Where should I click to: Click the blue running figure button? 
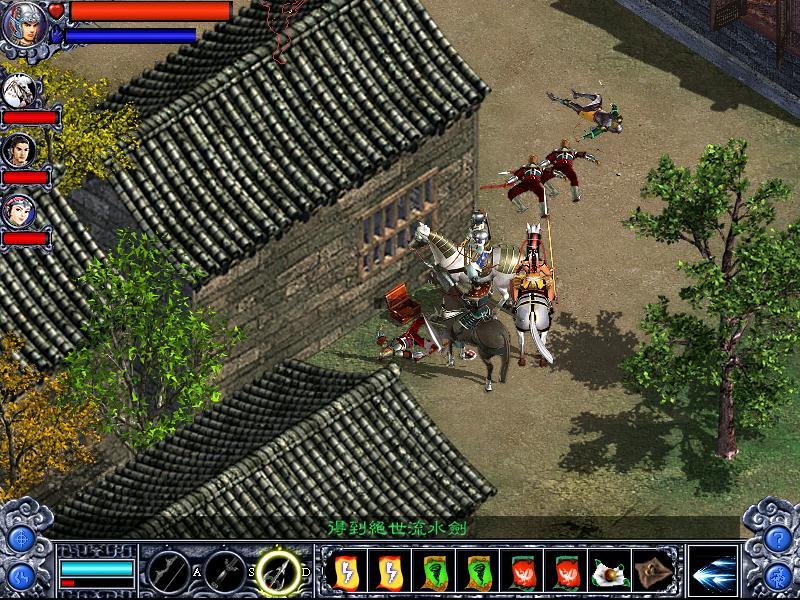[x=777, y=576]
